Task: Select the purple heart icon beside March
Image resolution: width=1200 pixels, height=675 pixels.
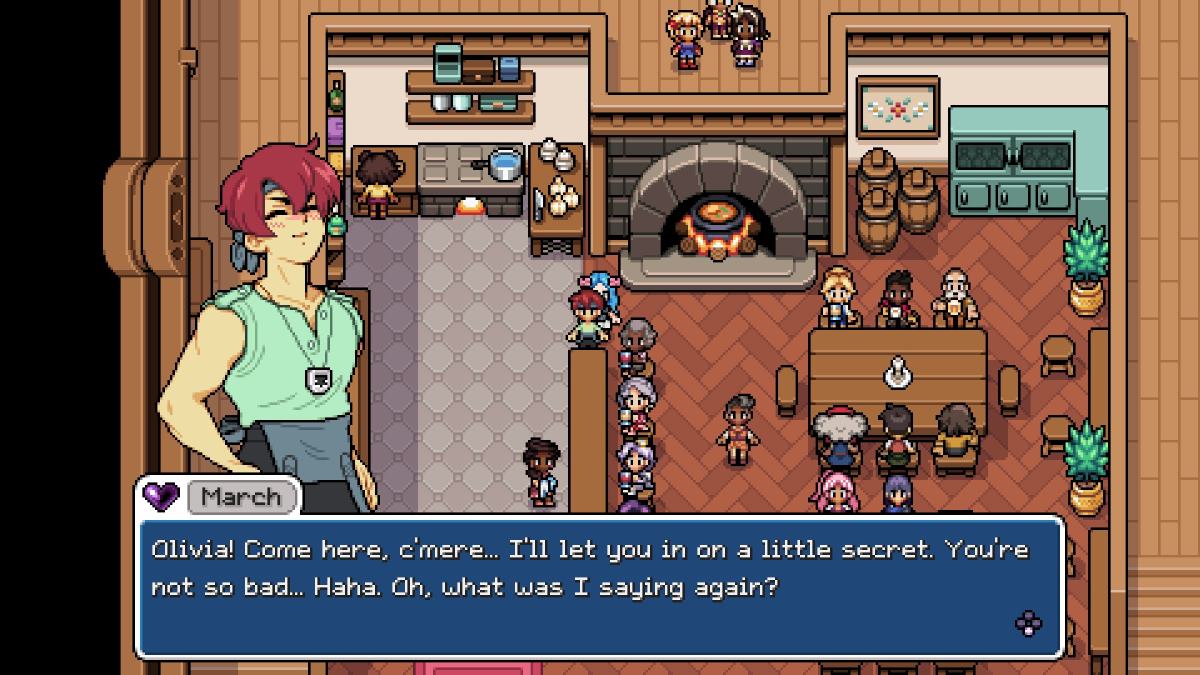Action: (160, 495)
